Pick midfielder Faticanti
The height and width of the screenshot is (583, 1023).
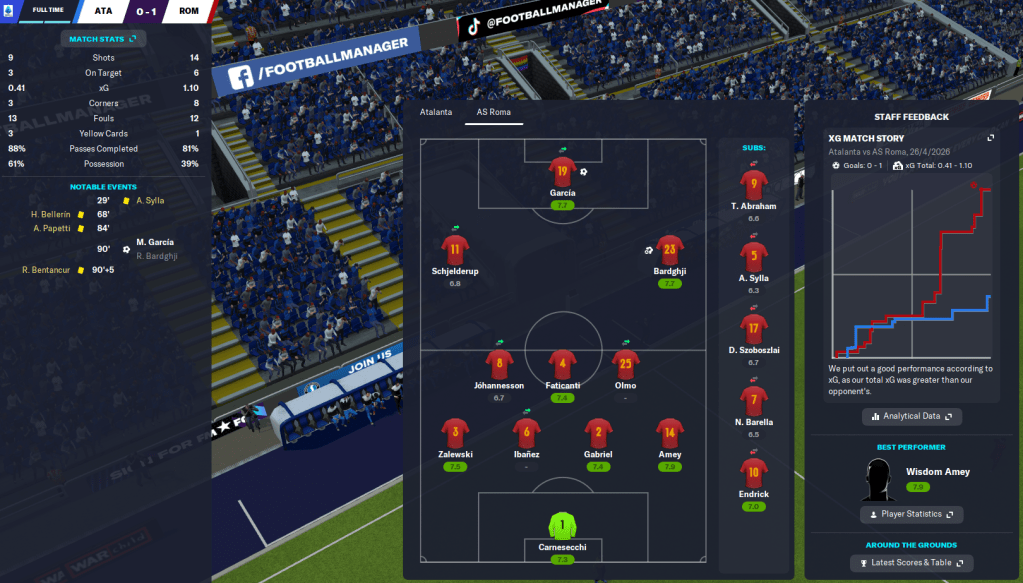tap(562, 364)
